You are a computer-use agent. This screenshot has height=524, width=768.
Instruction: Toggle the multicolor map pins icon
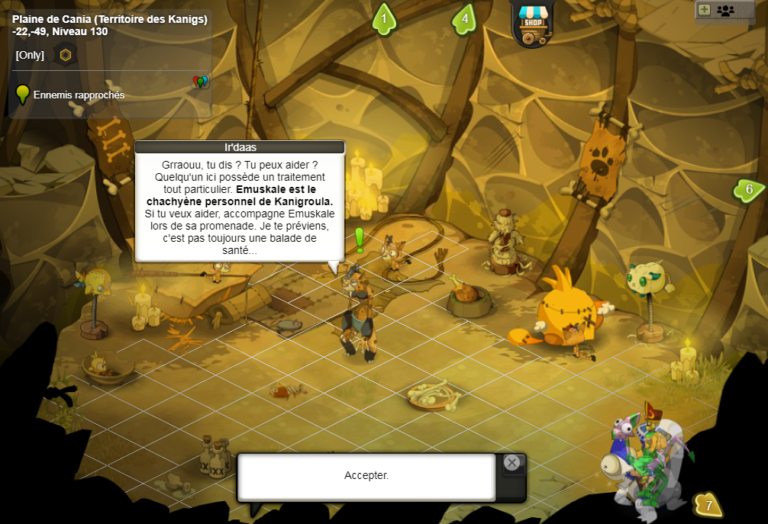[199, 82]
